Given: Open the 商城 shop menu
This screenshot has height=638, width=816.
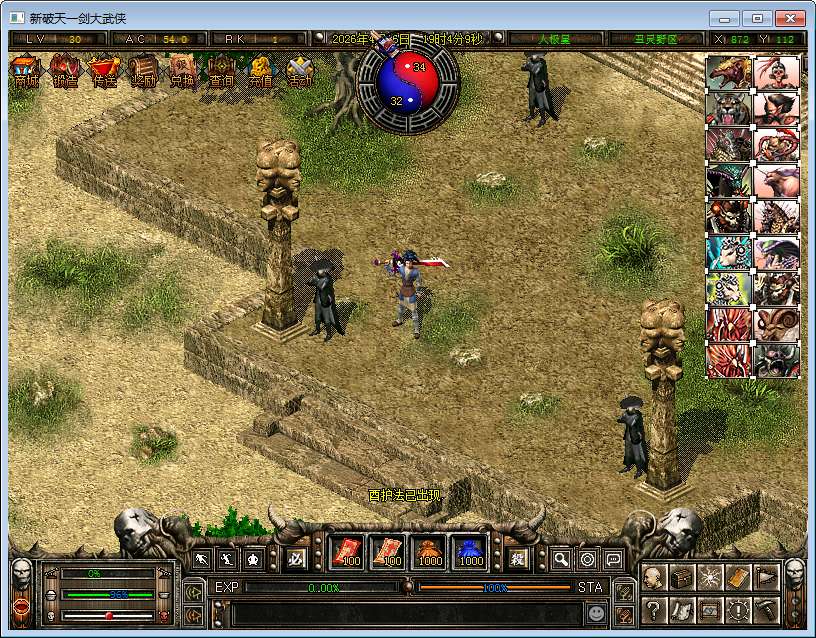Looking at the screenshot, I should (x=26, y=73).
